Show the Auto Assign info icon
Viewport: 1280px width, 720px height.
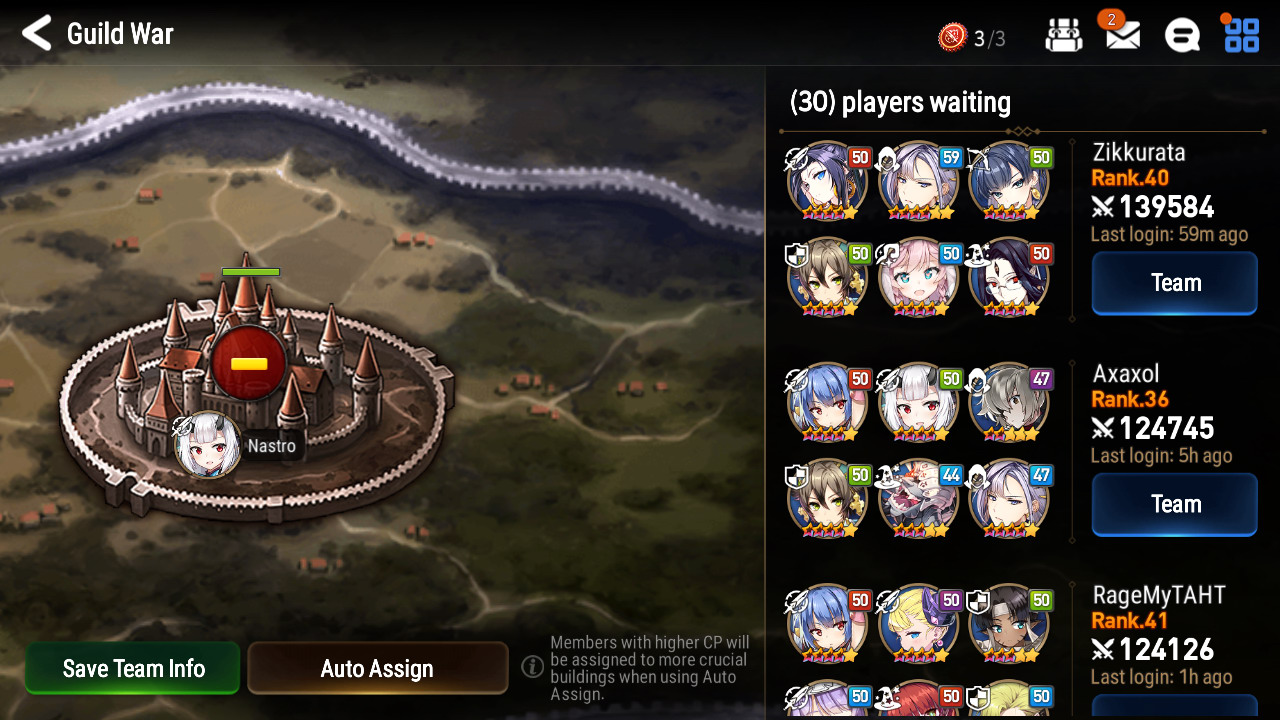(533, 666)
